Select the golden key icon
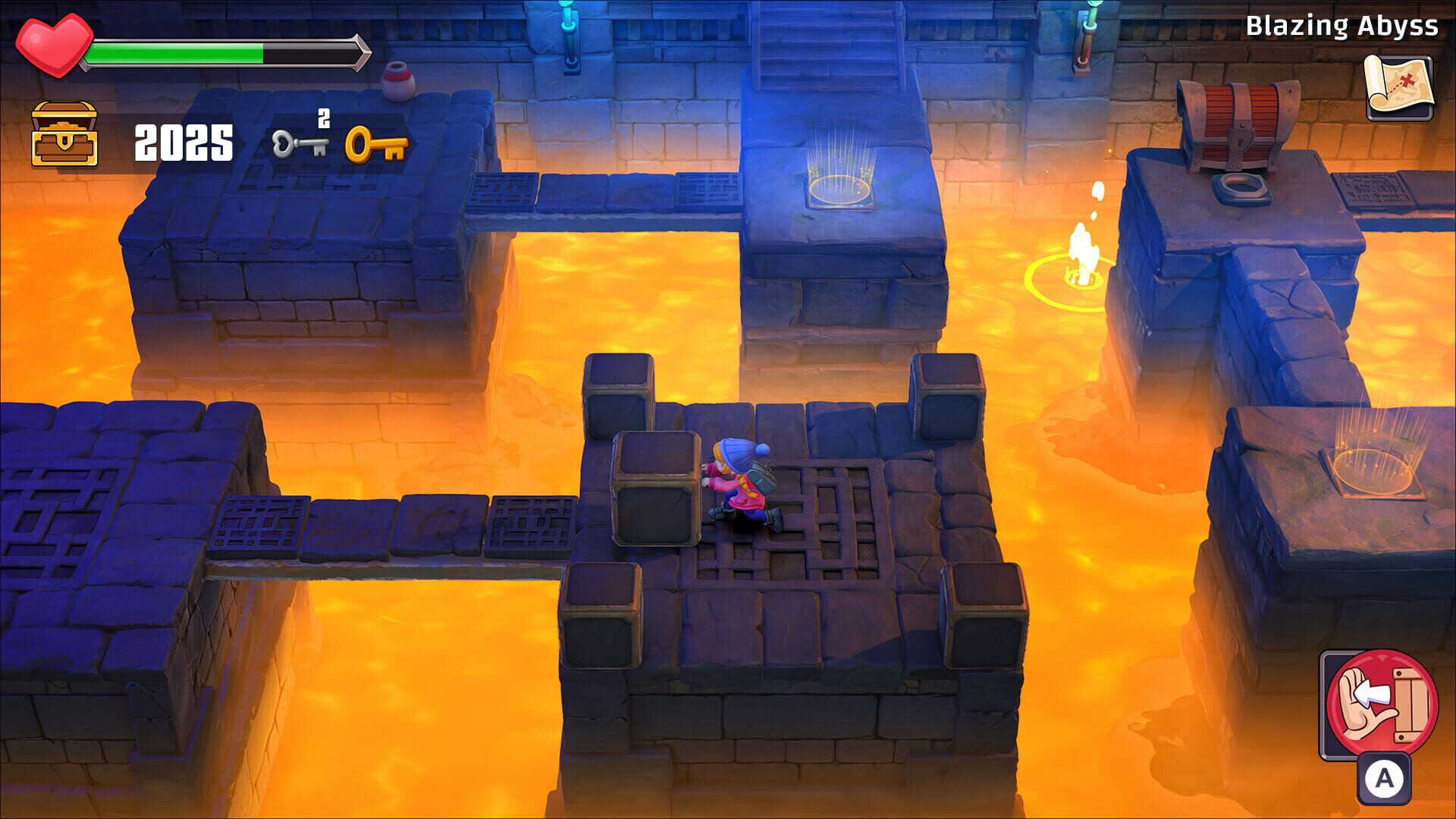The height and width of the screenshot is (819, 1456). [x=377, y=144]
